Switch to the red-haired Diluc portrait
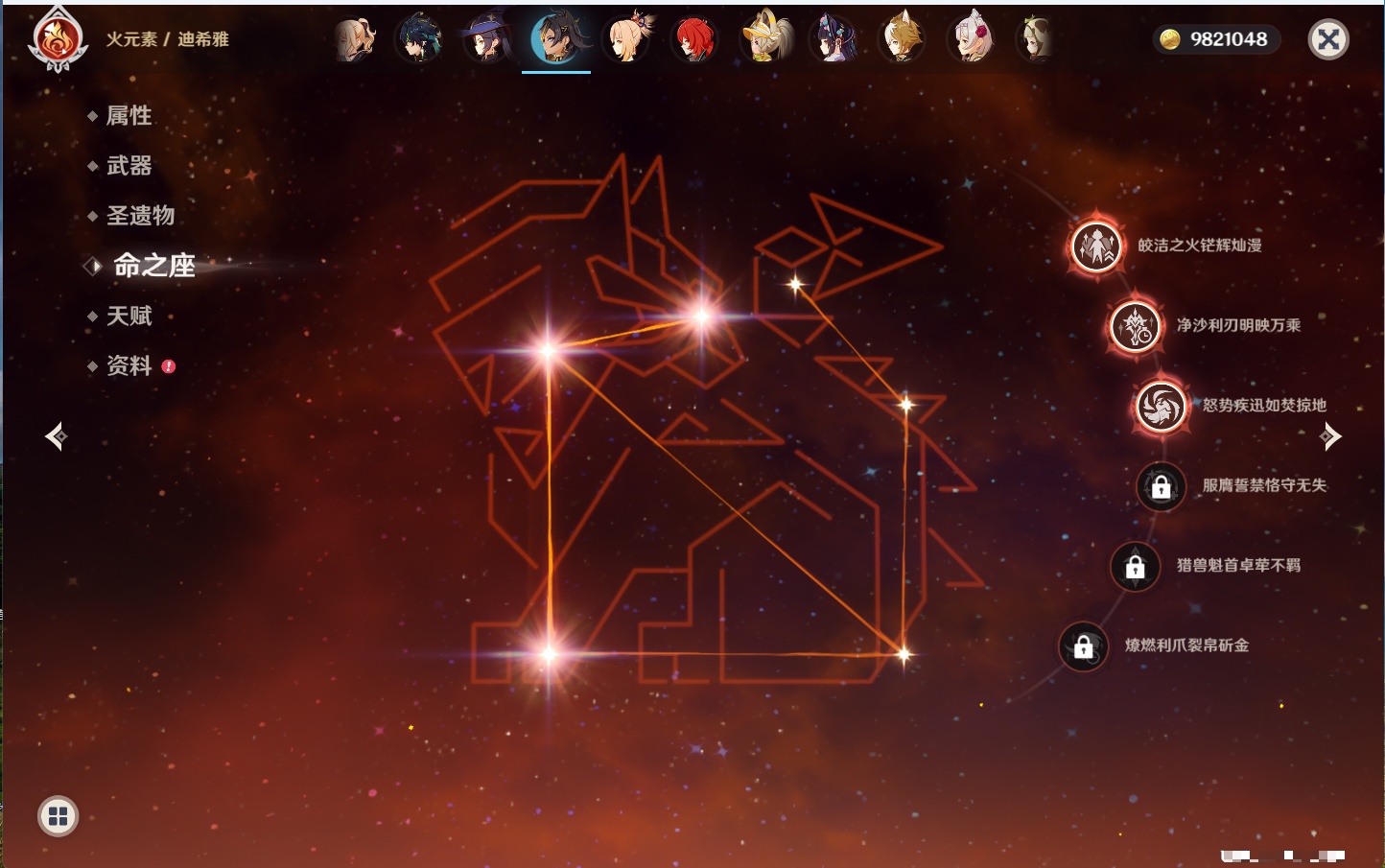Screen dimensions: 1385x868 [x=694, y=39]
